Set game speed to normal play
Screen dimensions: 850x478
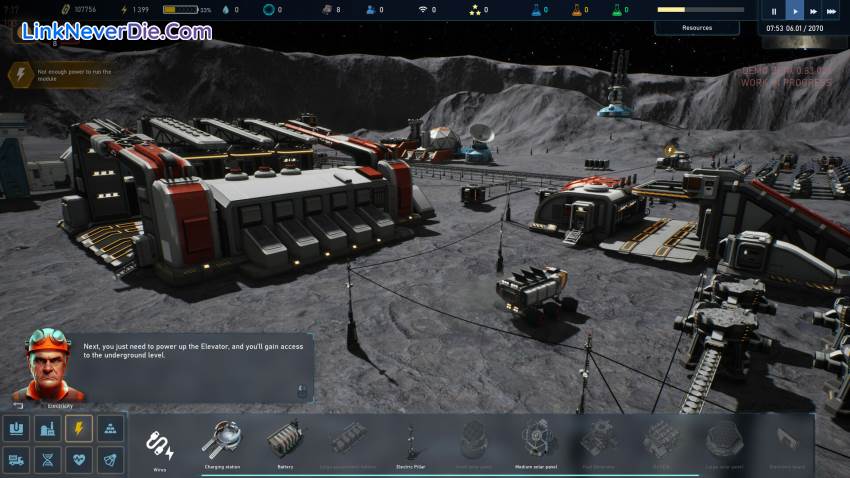click(x=795, y=12)
